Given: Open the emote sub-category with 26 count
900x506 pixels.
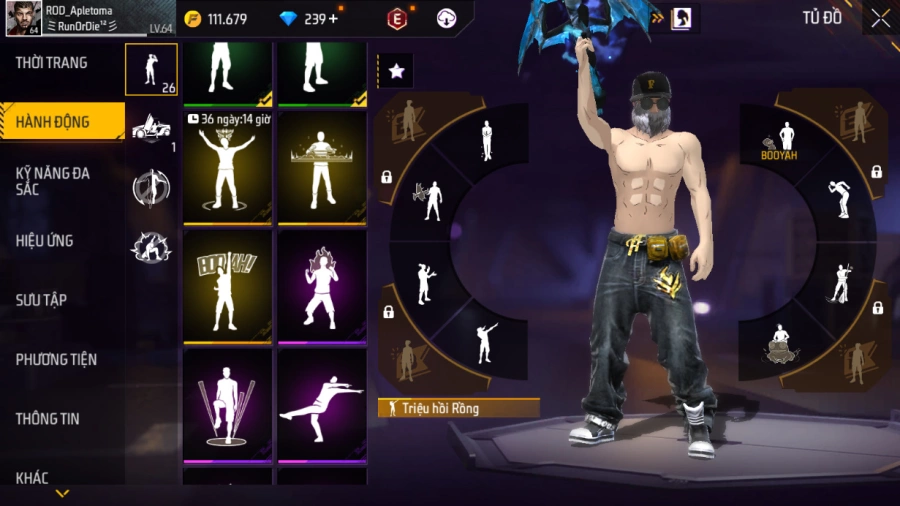Looking at the screenshot, I should [x=152, y=70].
